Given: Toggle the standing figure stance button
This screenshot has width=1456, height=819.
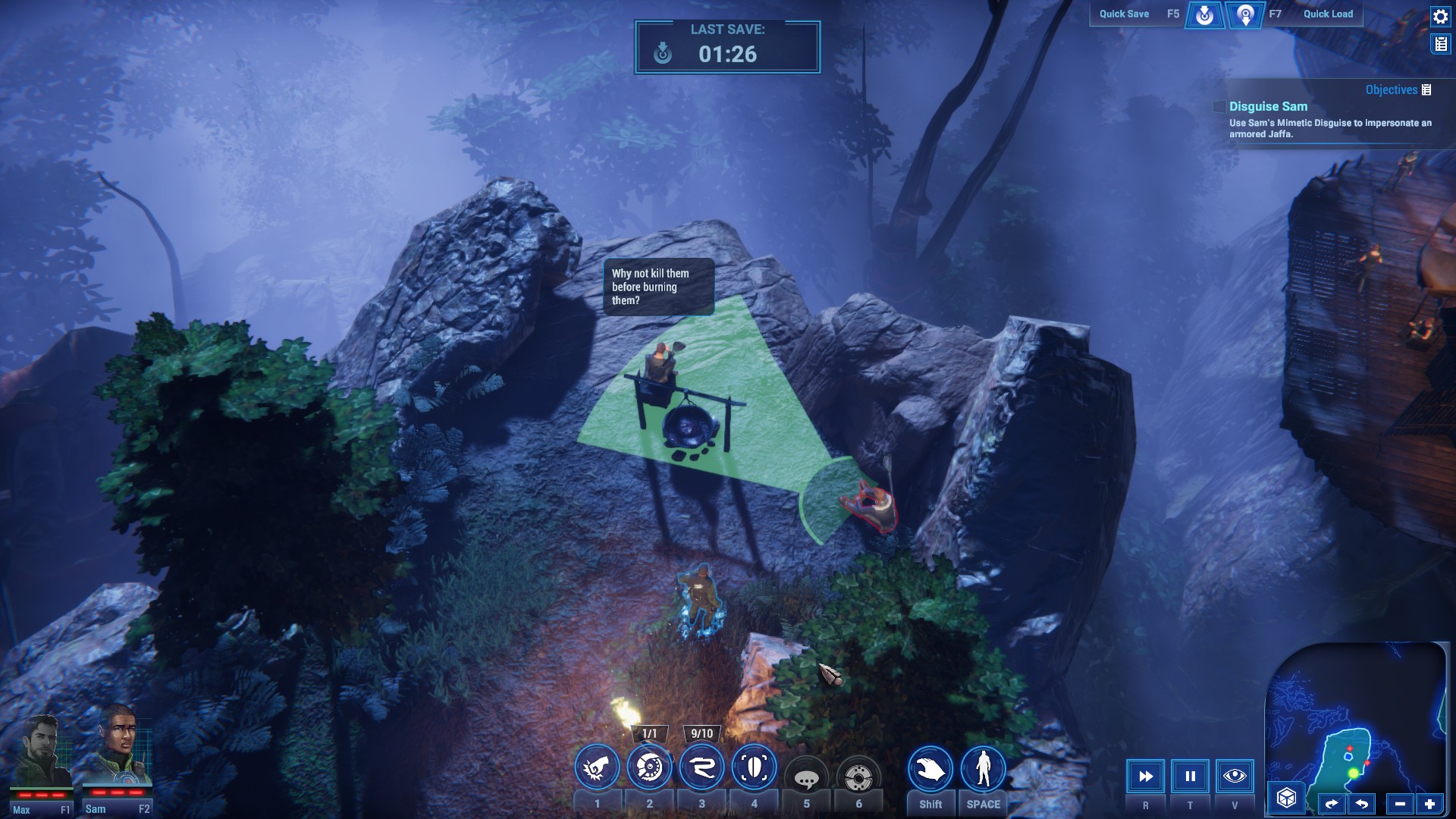Looking at the screenshot, I should click(983, 770).
